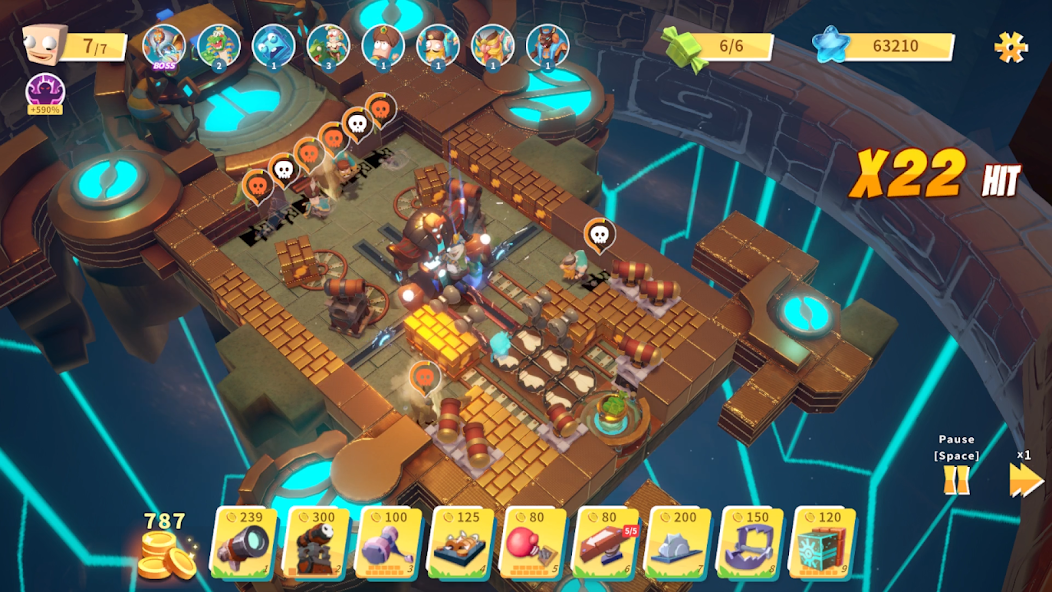This screenshot has width=1052, height=592.
Task: Click the BOSS enemy portrait
Action: coord(163,46)
